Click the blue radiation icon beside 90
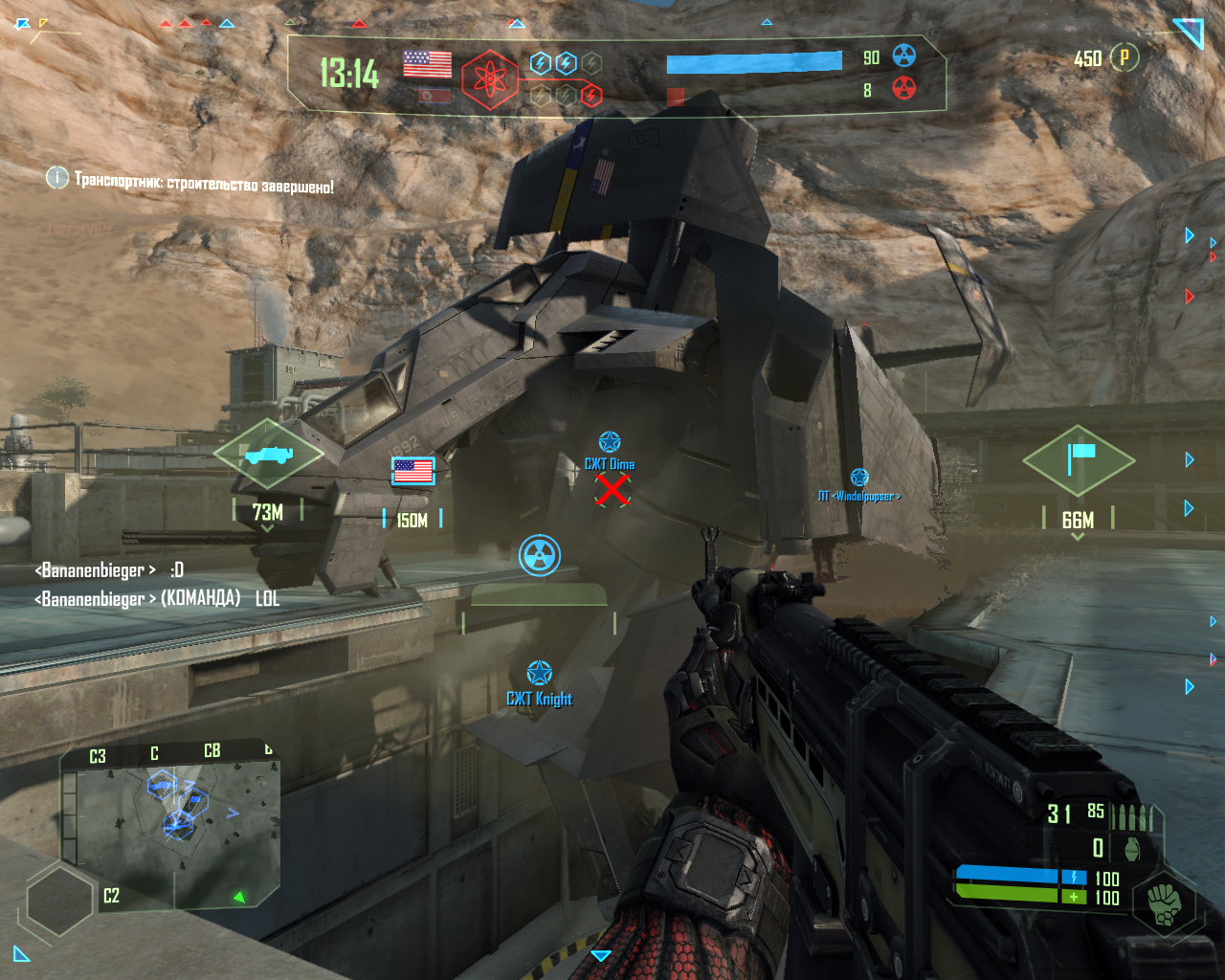 (903, 56)
